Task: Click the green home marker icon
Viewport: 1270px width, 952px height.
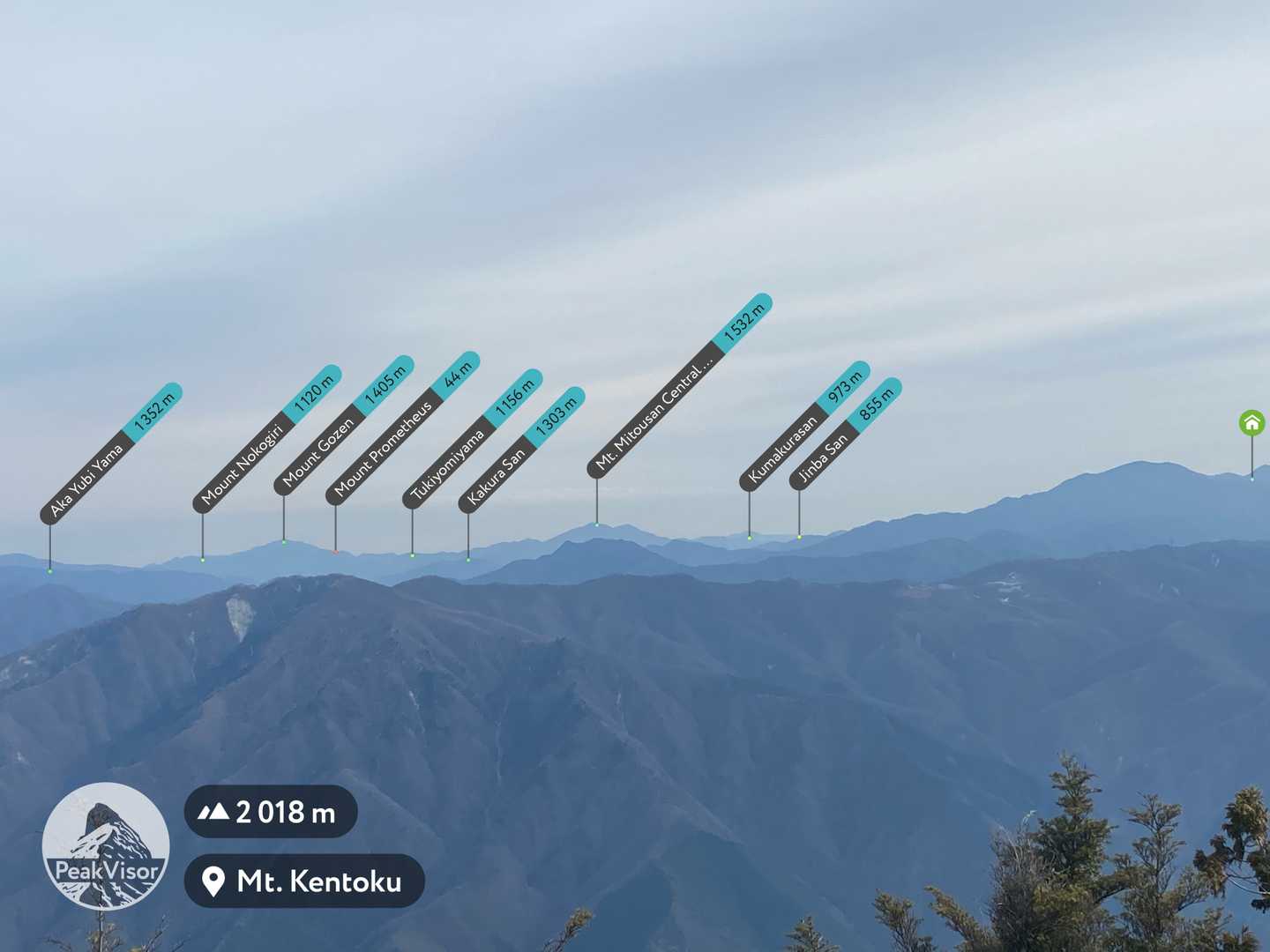Action: click(1251, 423)
